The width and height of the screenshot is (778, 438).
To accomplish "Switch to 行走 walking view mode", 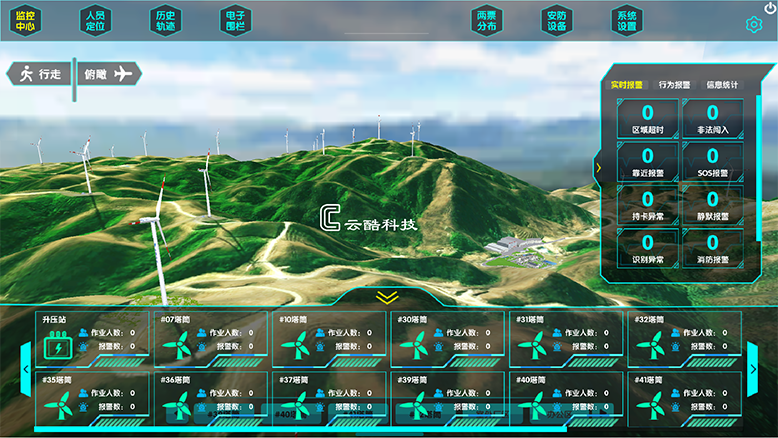I will (40, 73).
